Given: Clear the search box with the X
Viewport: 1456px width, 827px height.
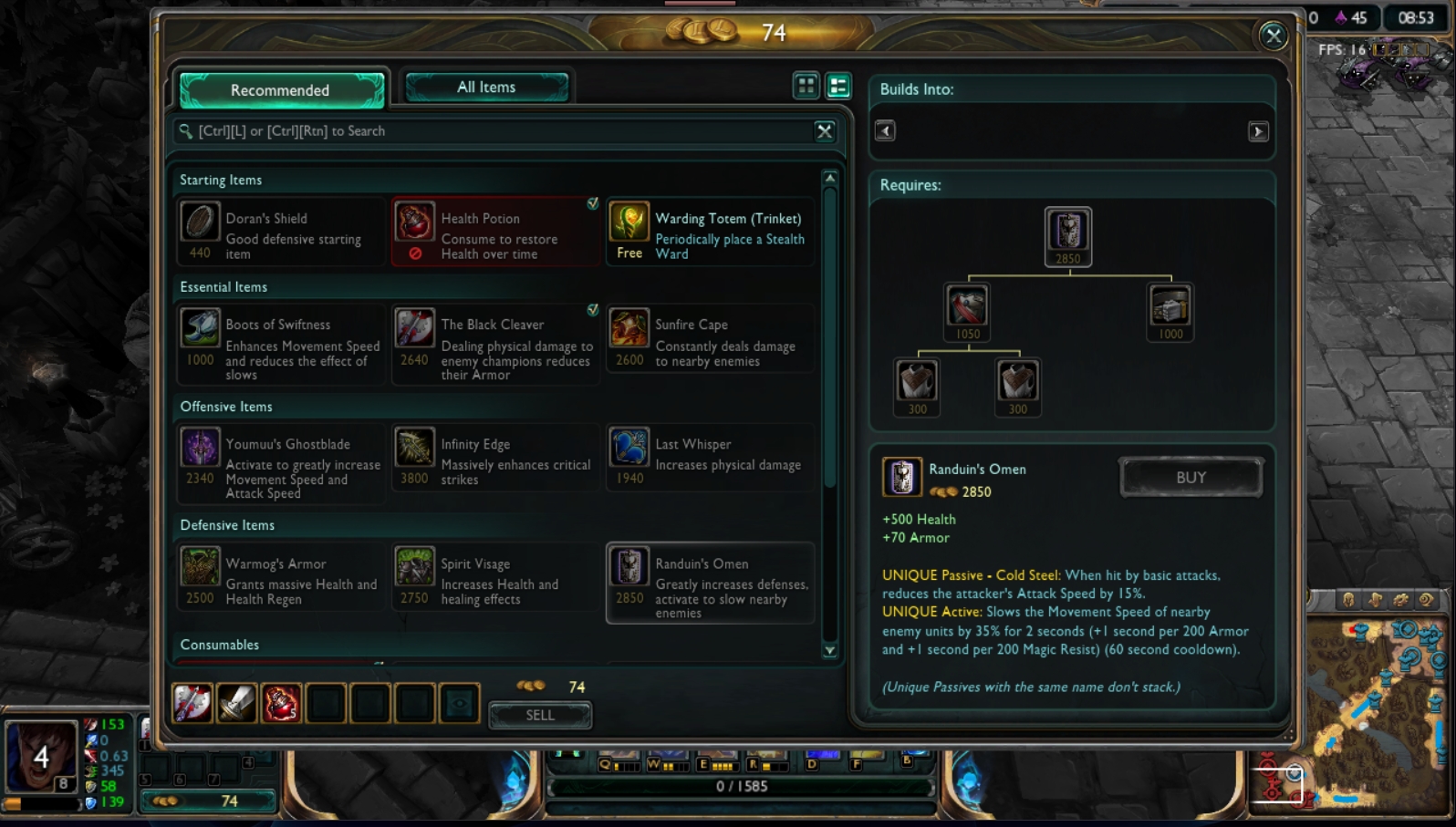Looking at the screenshot, I should [825, 131].
